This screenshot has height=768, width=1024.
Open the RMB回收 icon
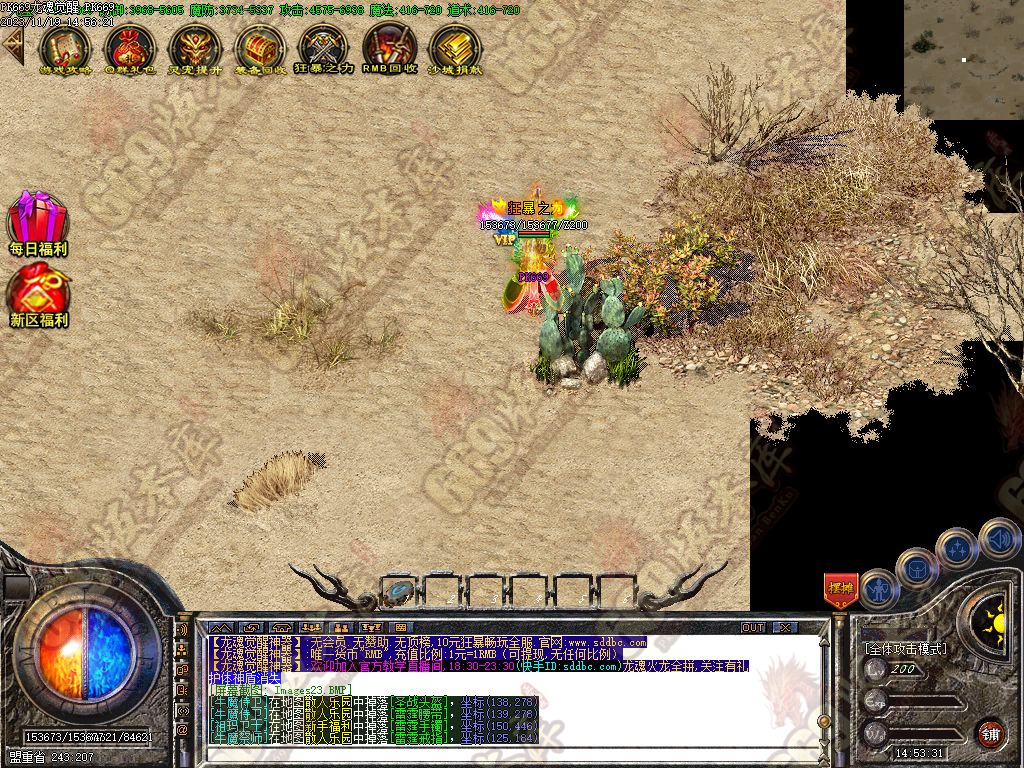(389, 47)
